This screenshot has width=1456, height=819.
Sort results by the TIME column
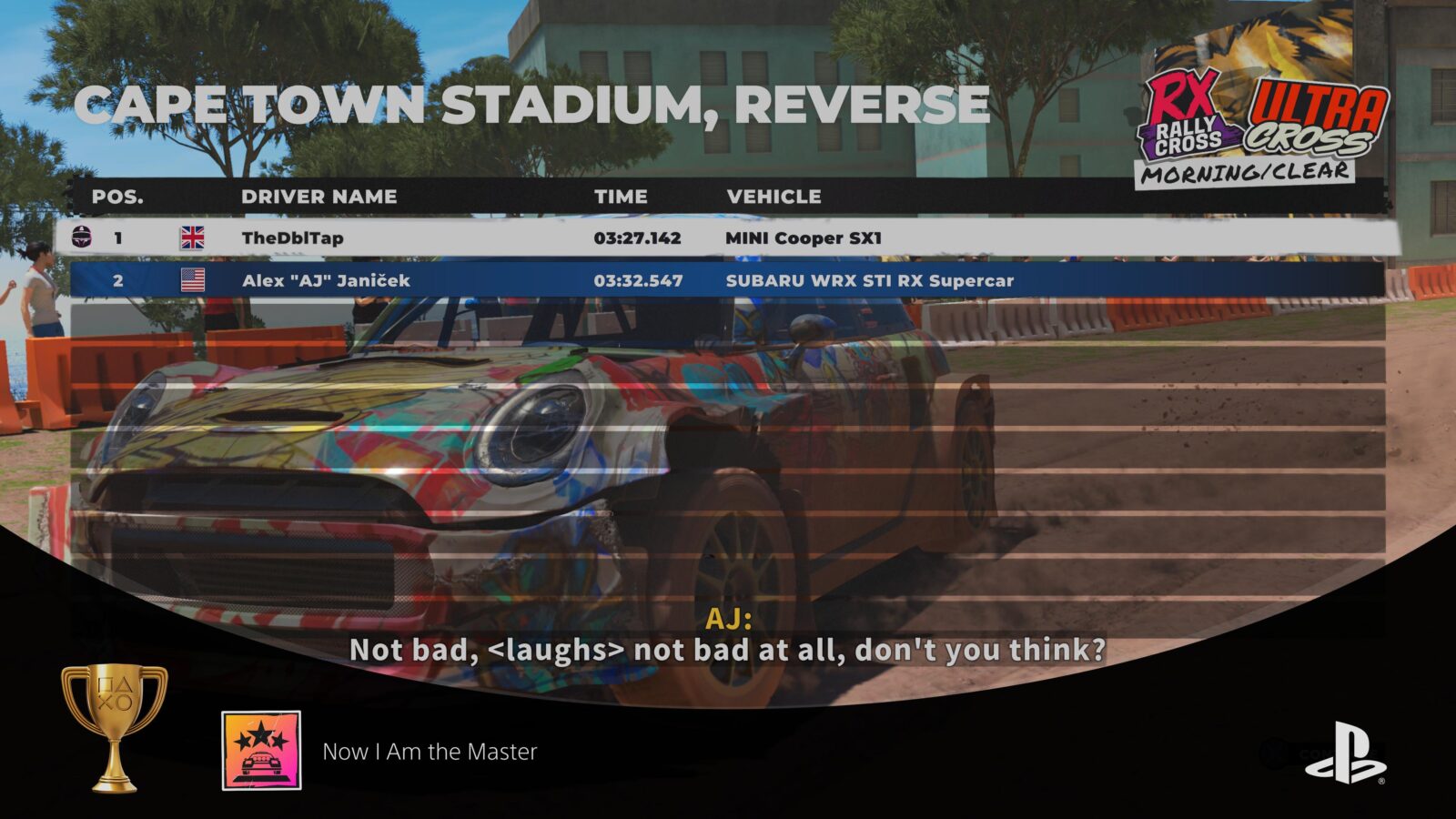(x=622, y=197)
